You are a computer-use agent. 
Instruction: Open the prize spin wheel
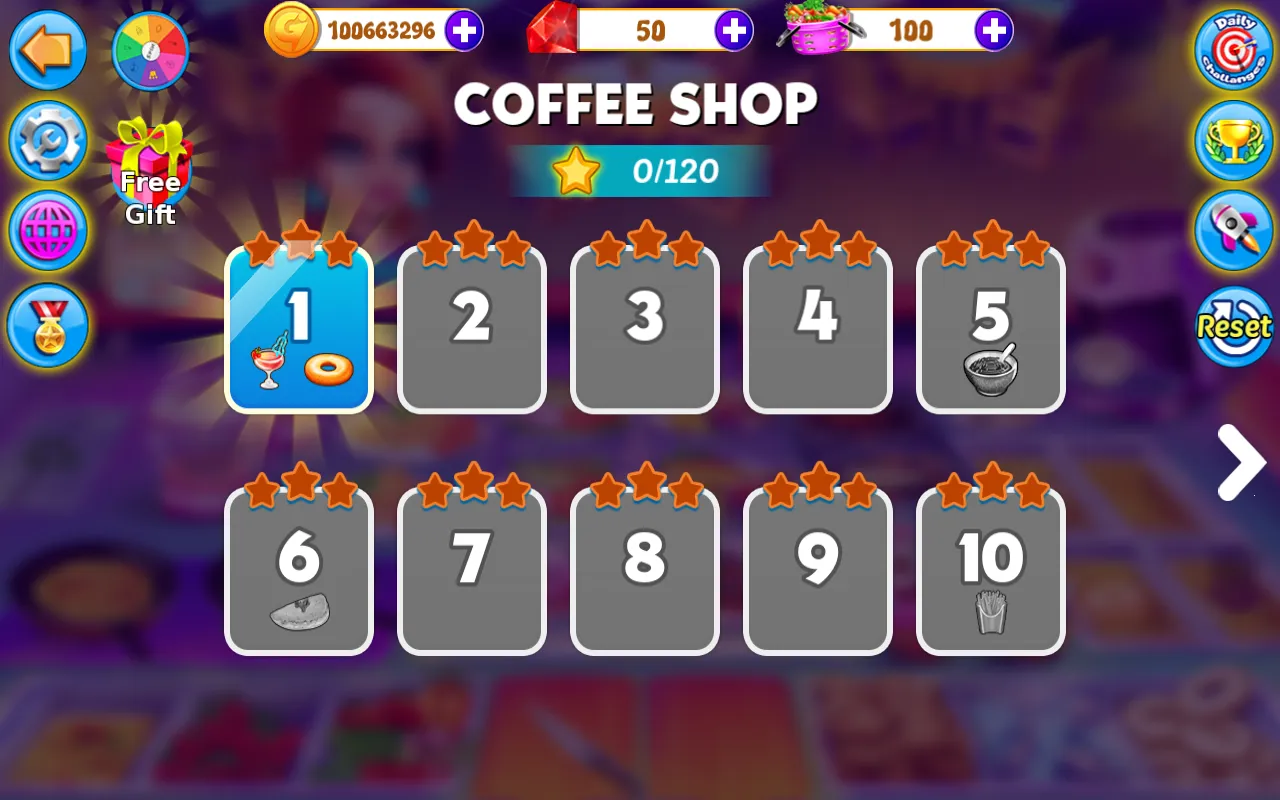(x=151, y=47)
